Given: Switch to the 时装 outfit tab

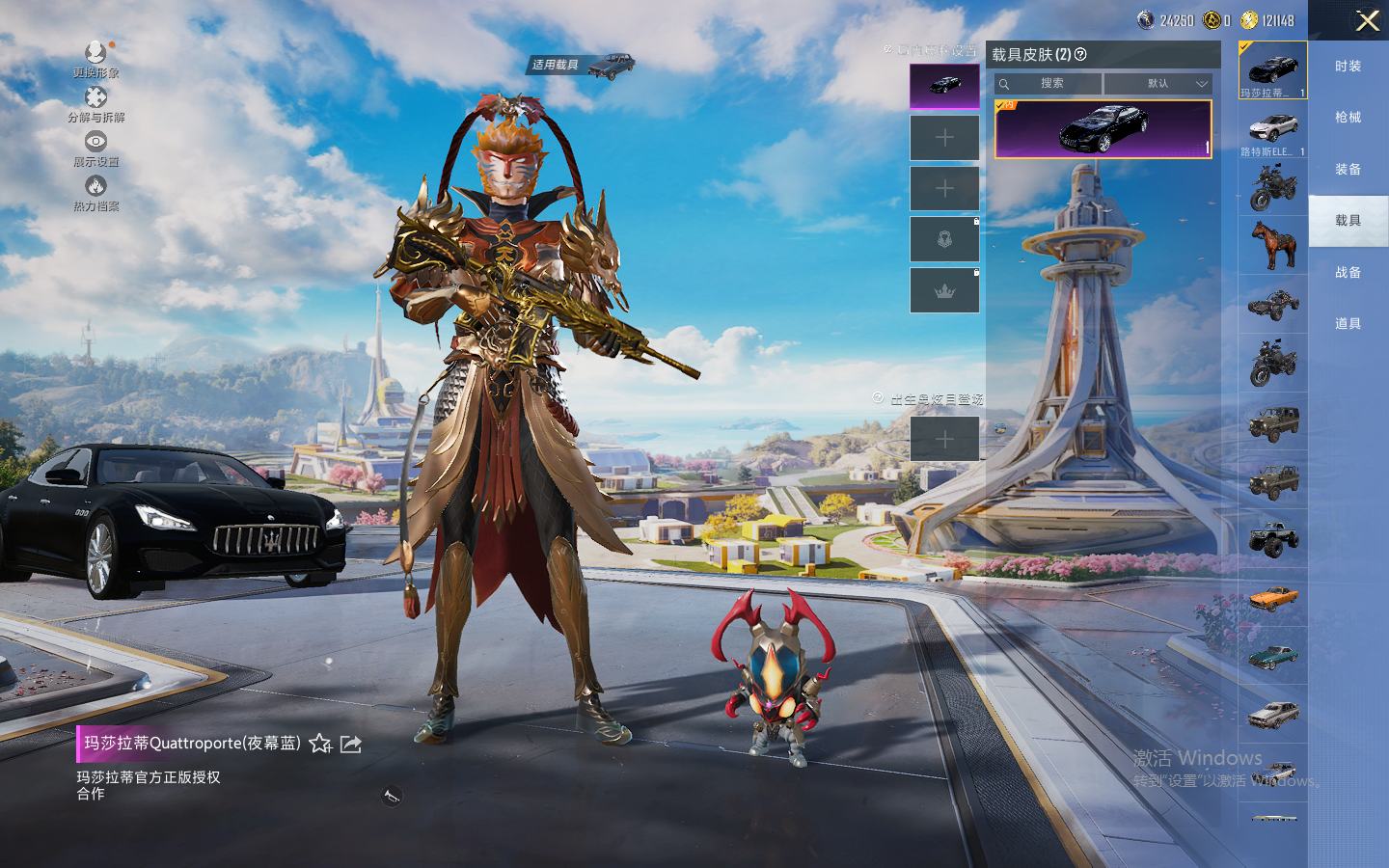Looking at the screenshot, I should click(x=1348, y=67).
